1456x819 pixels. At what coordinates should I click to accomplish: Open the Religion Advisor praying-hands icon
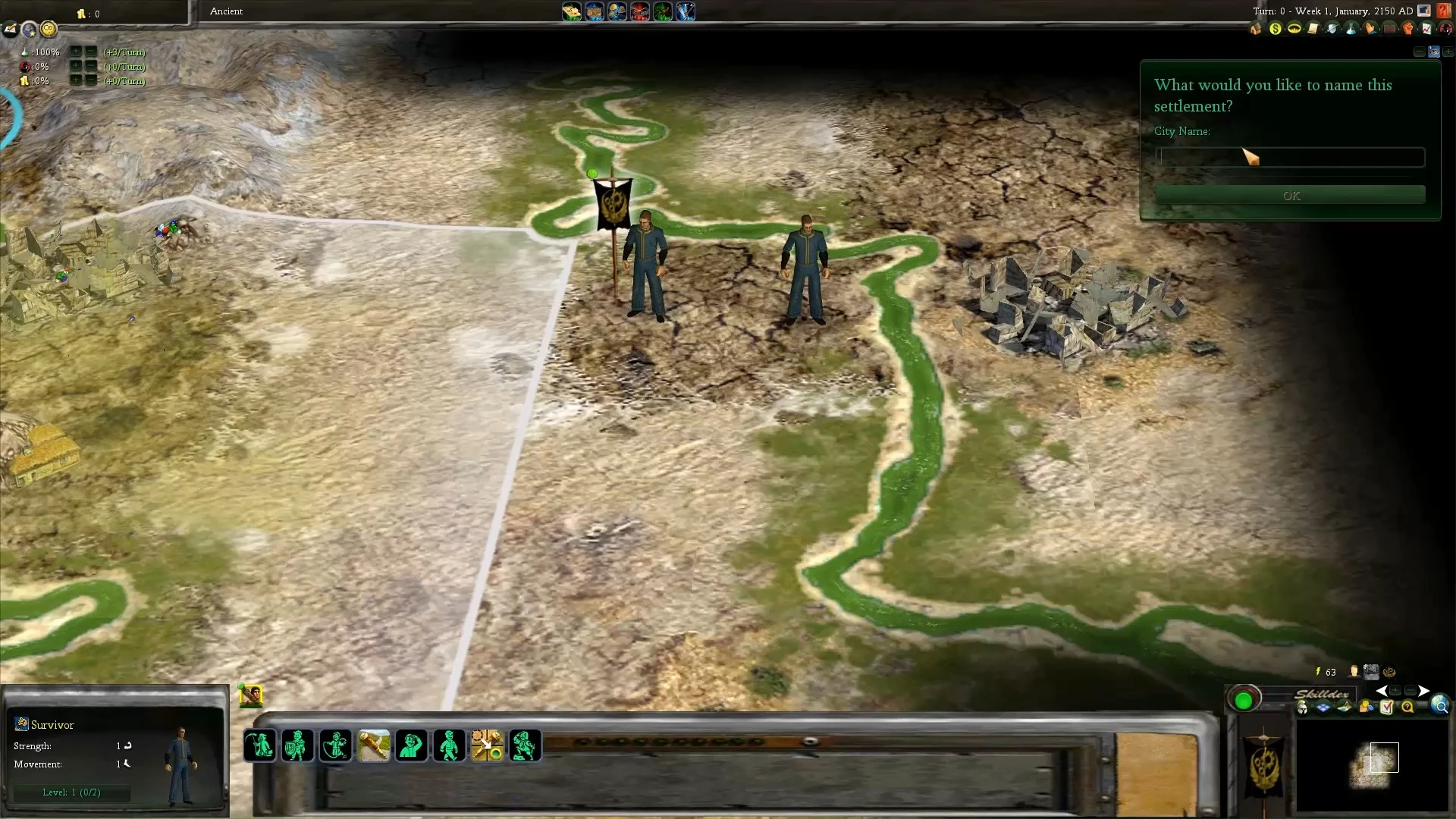(x=1370, y=29)
